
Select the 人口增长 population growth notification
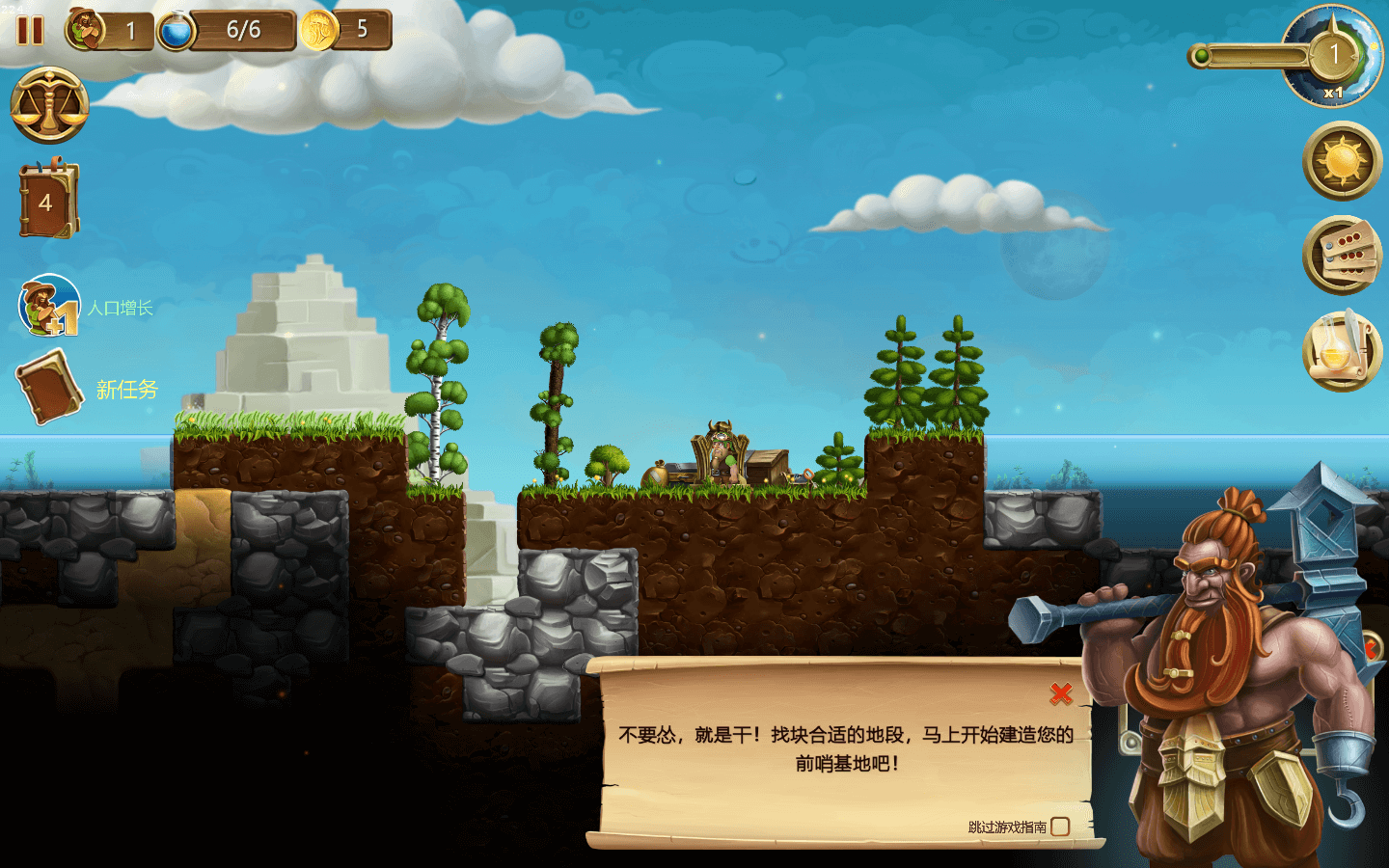point(50,307)
